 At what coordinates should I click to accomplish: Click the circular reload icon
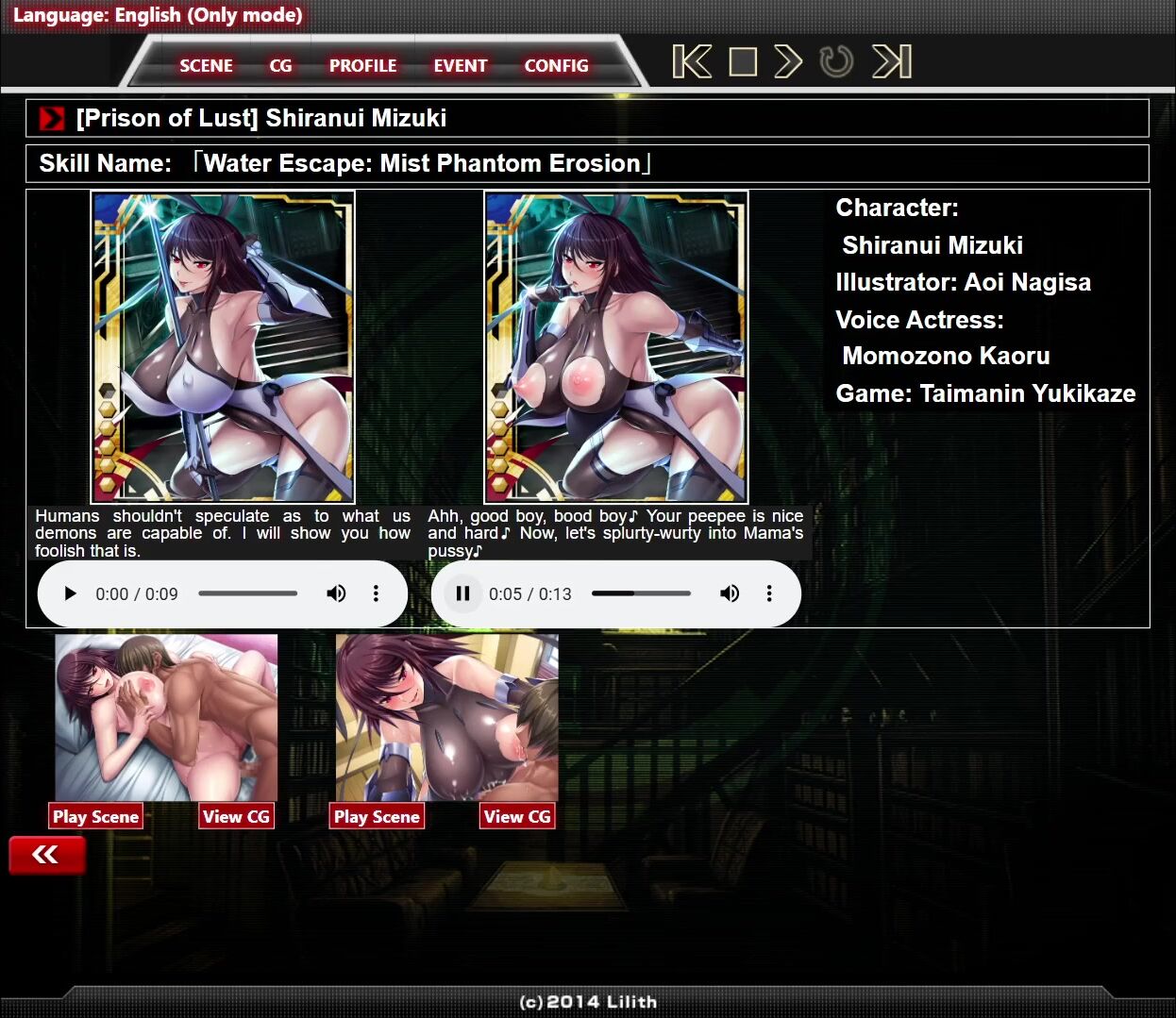836,62
